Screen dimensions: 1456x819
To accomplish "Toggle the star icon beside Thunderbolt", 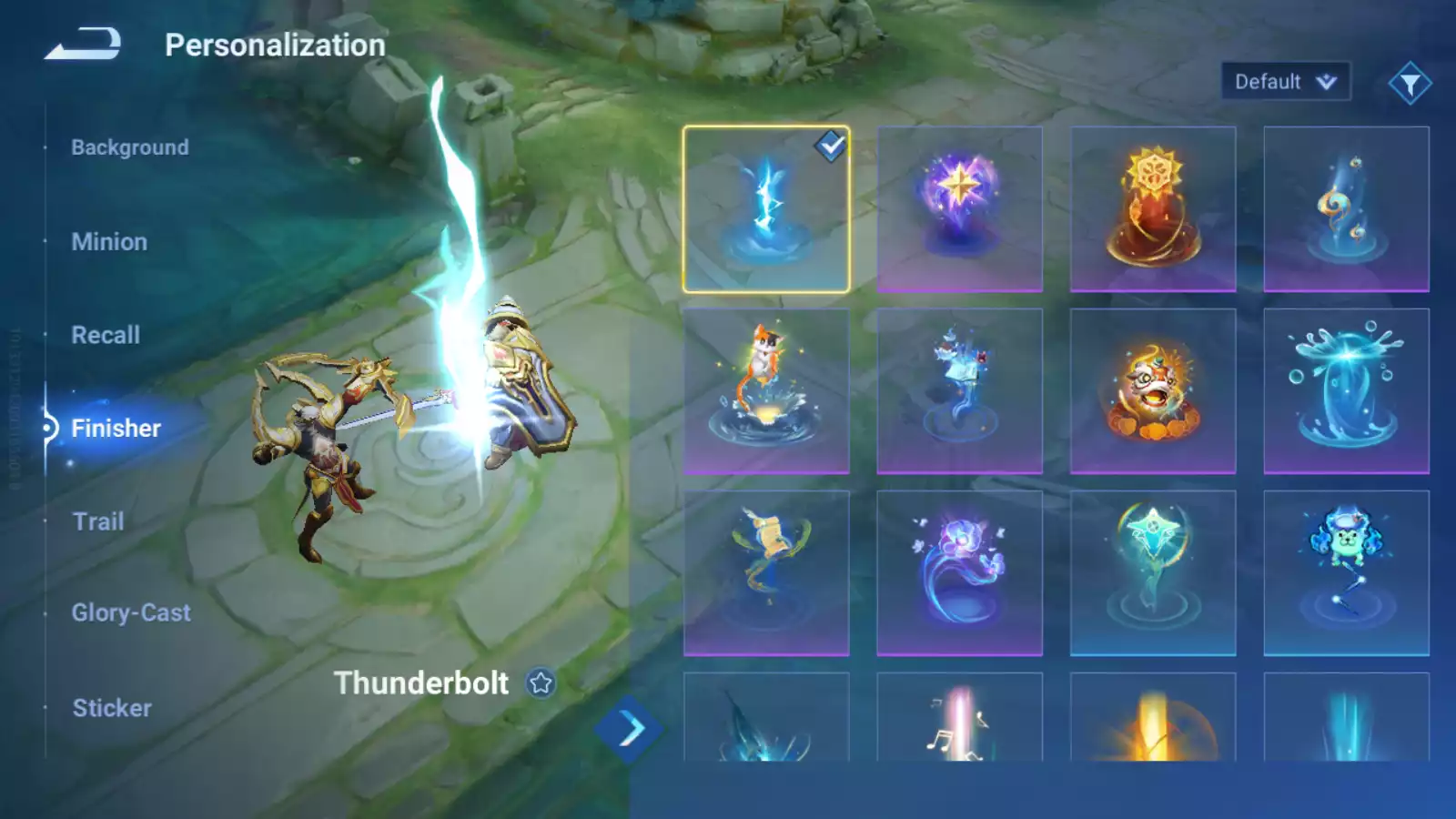I will coord(541,683).
